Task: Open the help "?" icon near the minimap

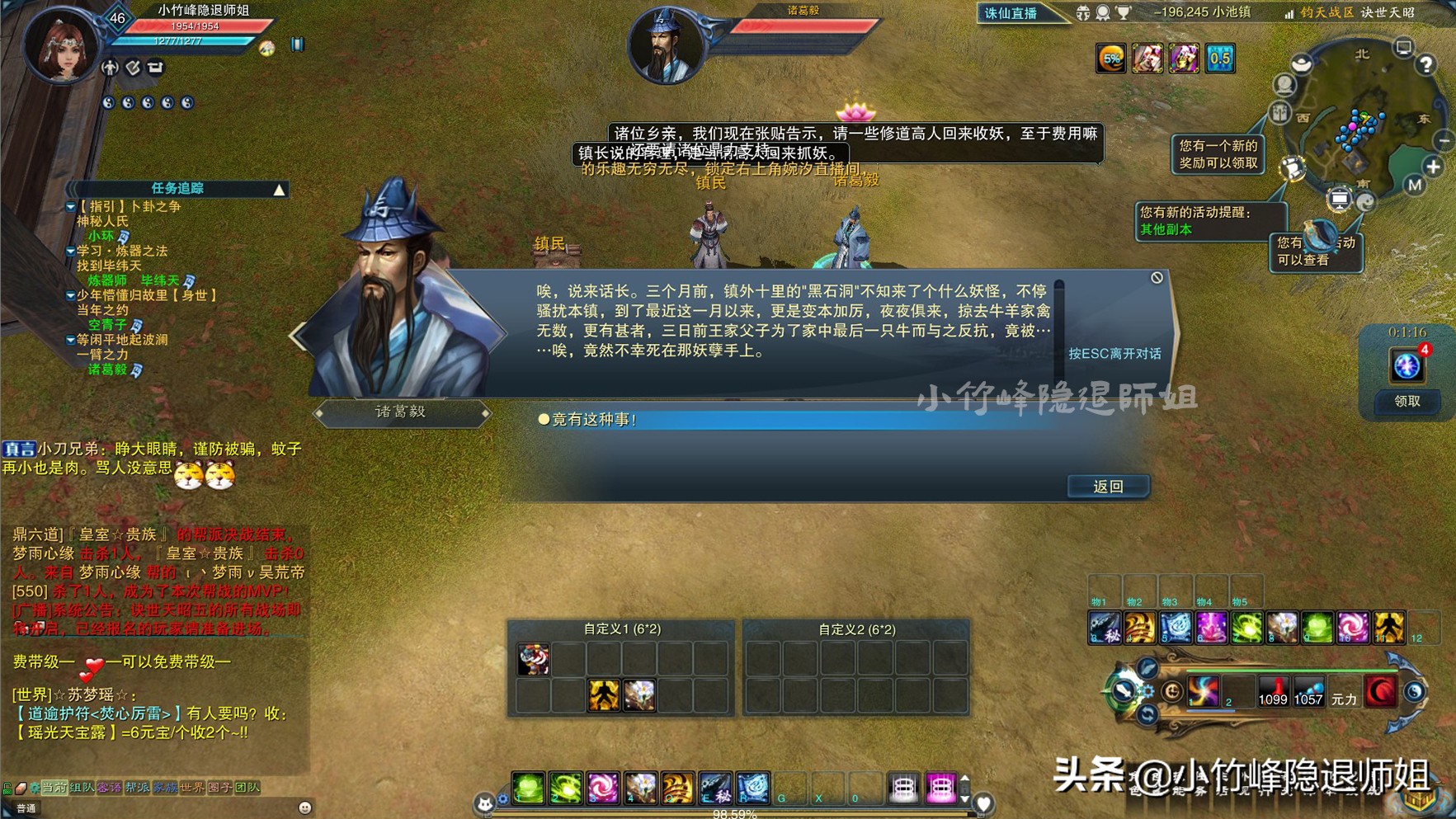Action: point(1426,63)
